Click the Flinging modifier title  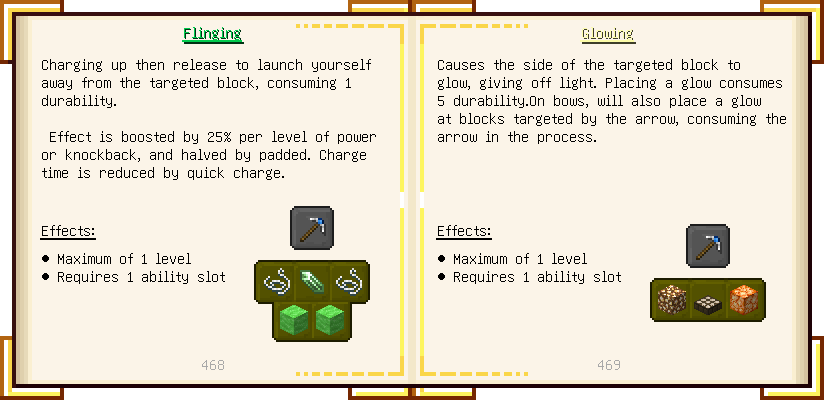click(x=212, y=34)
